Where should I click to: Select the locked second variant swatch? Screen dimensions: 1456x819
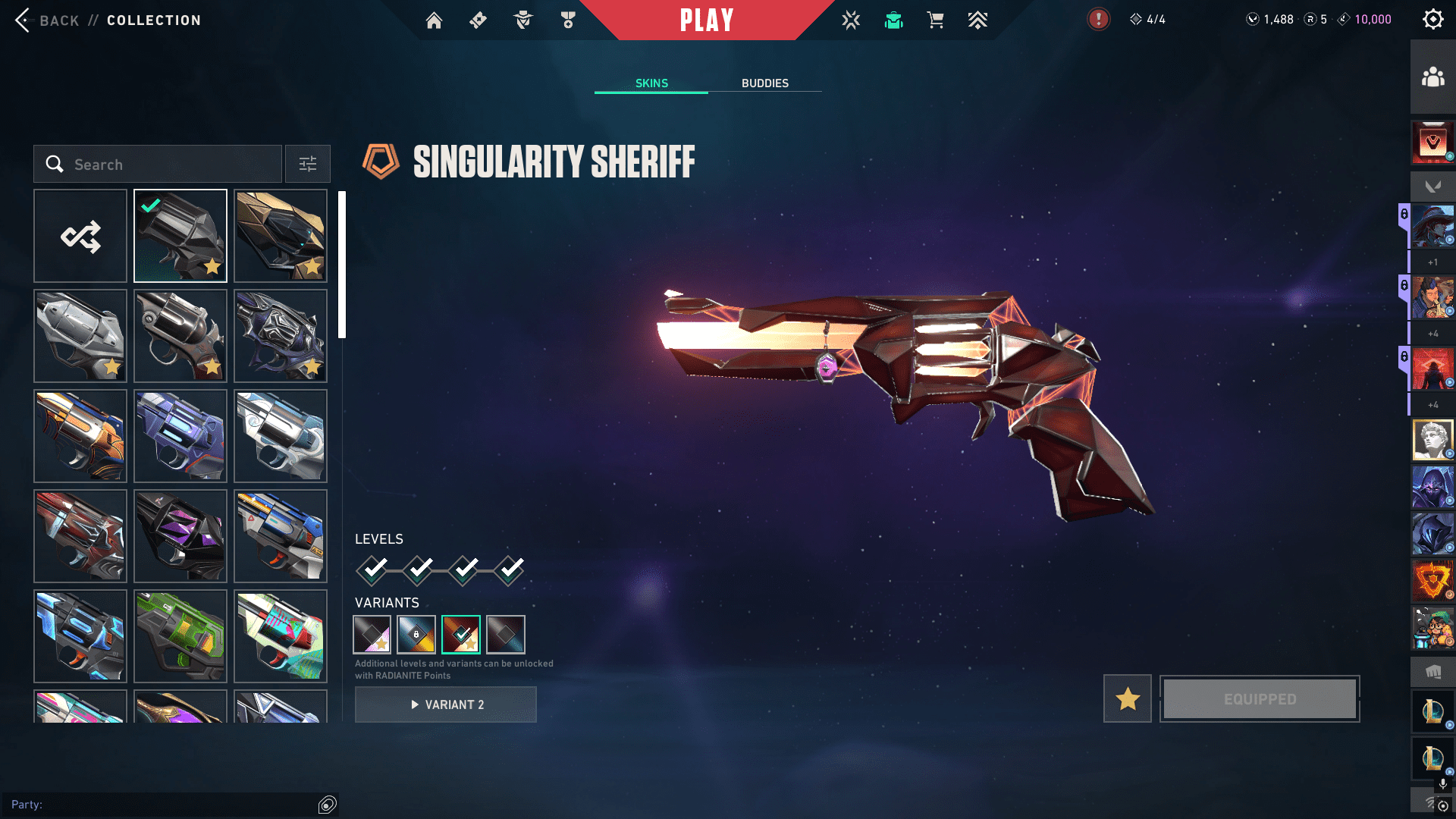[416, 635]
